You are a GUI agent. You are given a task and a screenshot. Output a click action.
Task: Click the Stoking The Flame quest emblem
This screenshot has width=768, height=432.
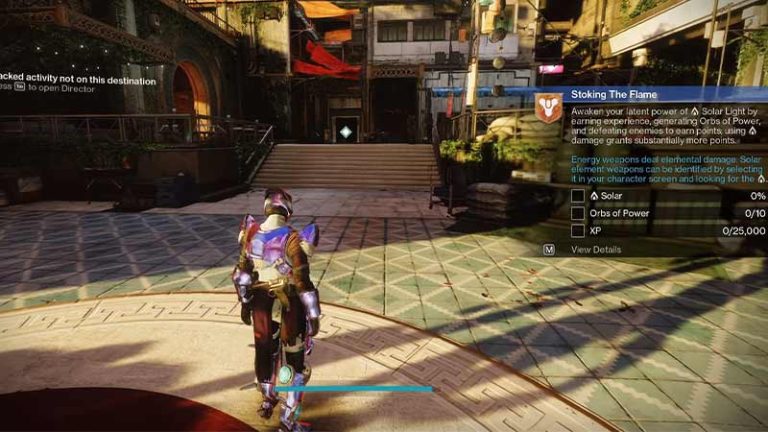pos(548,107)
